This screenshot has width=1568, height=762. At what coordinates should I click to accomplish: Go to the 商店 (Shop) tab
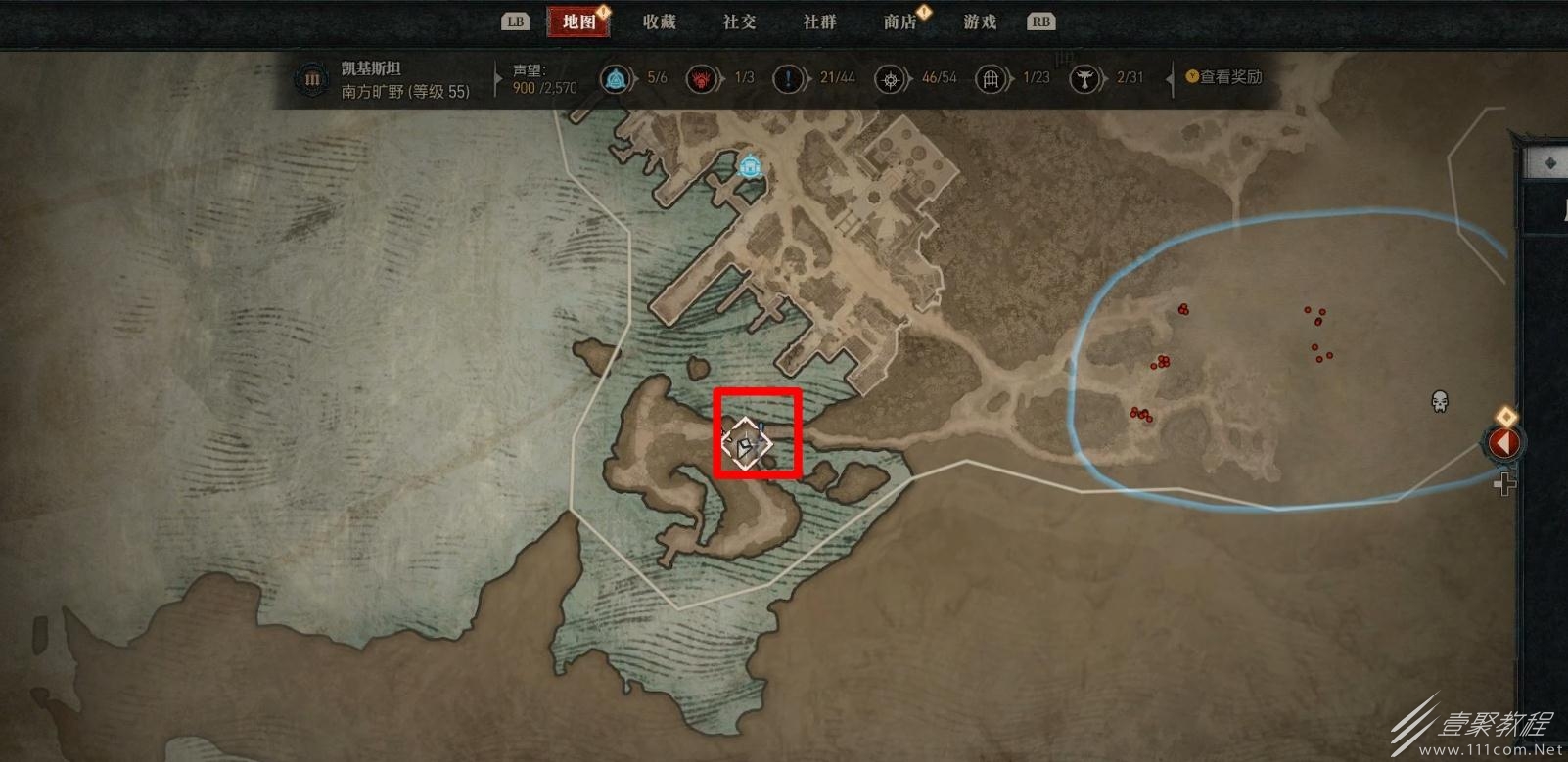click(899, 22)
